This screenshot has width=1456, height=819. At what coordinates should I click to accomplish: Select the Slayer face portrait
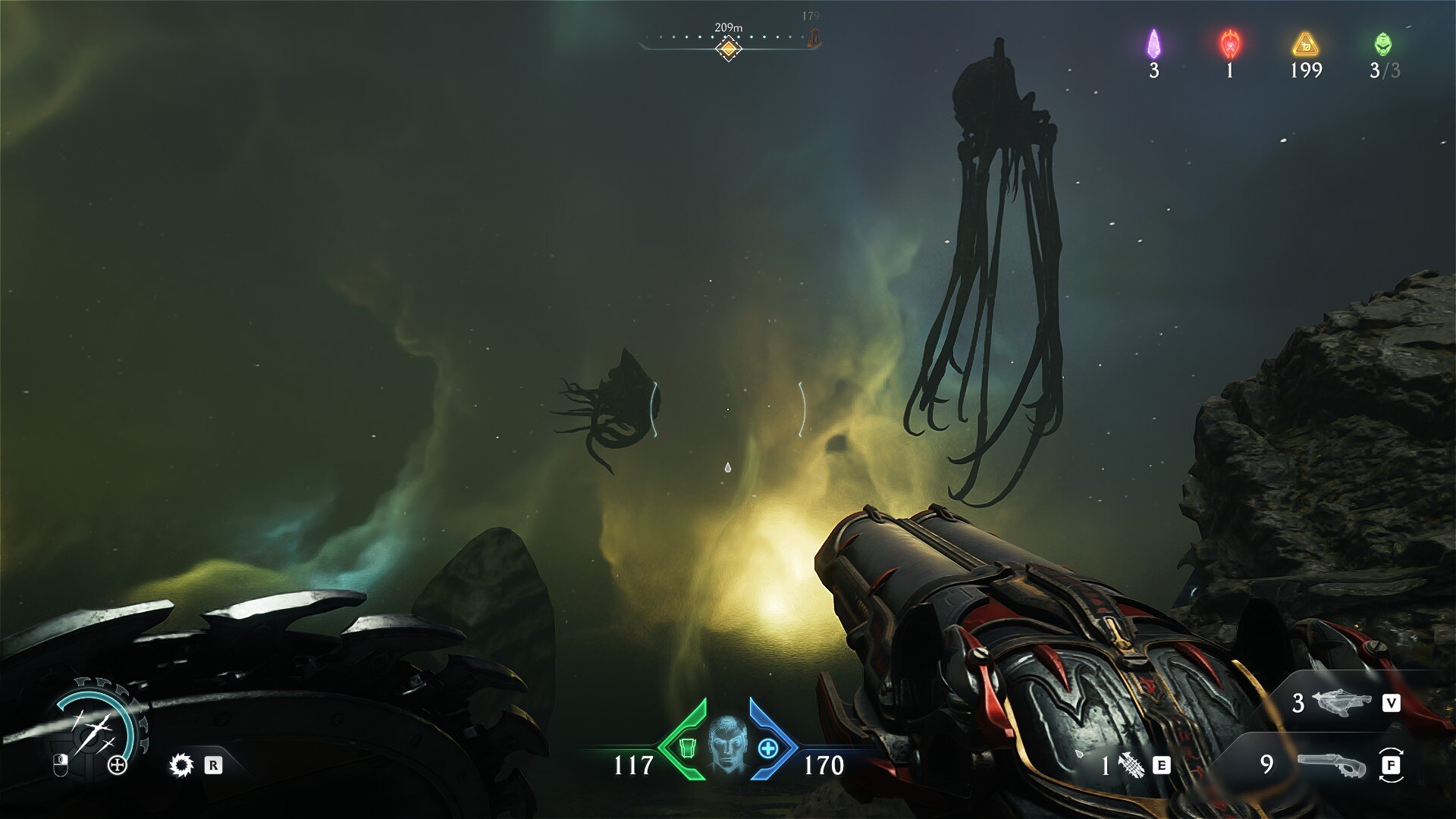click(728, 744)
